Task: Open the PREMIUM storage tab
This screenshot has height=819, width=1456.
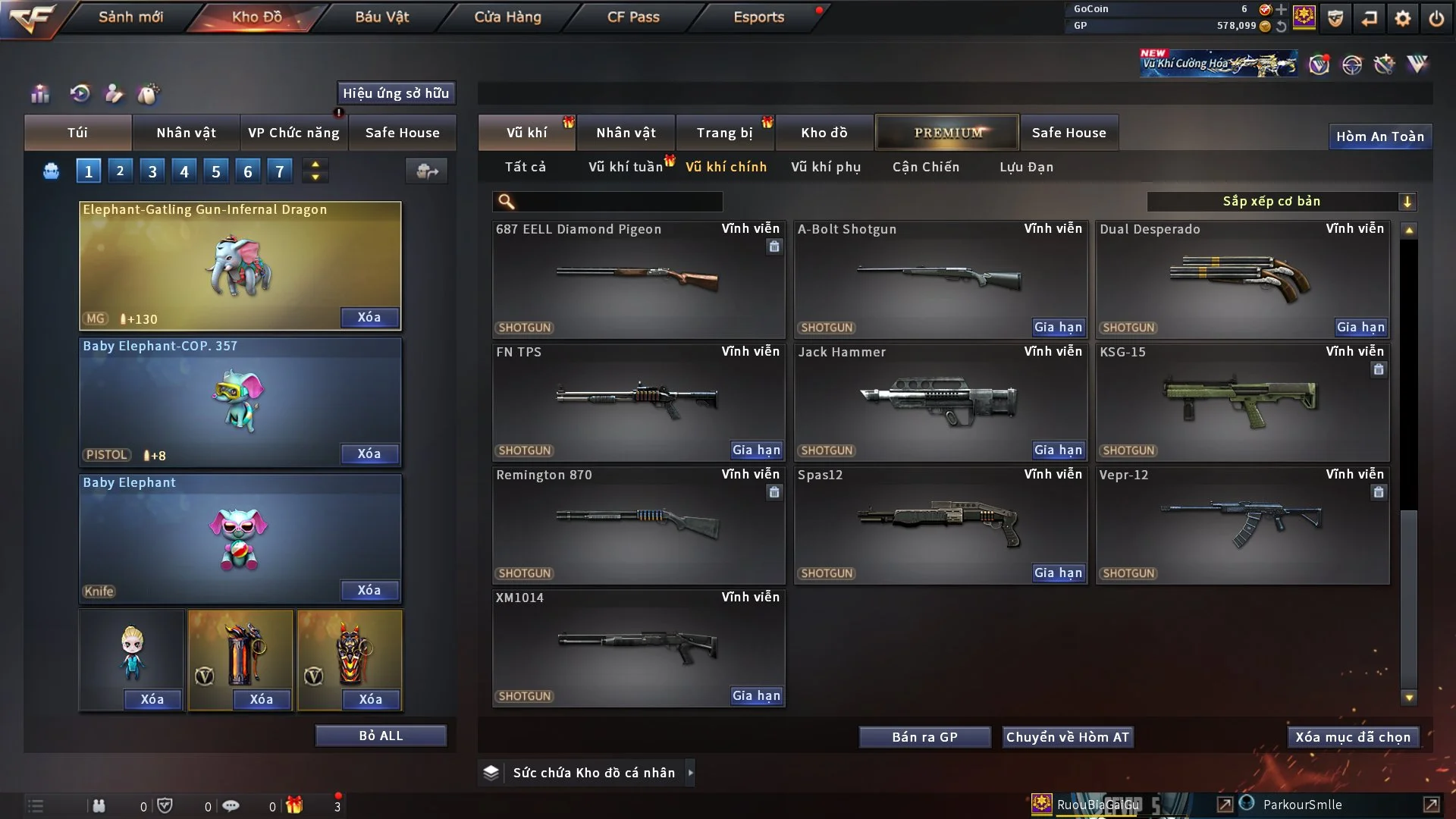Action: click(x=947, y=133)
